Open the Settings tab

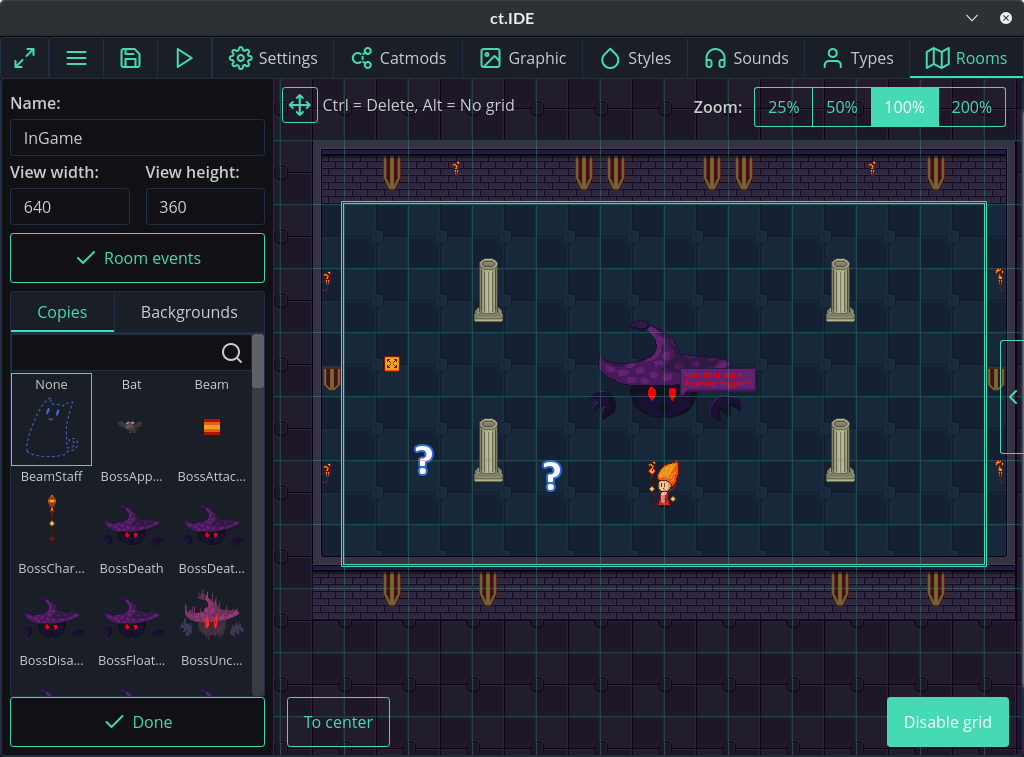tap(273, 58)
